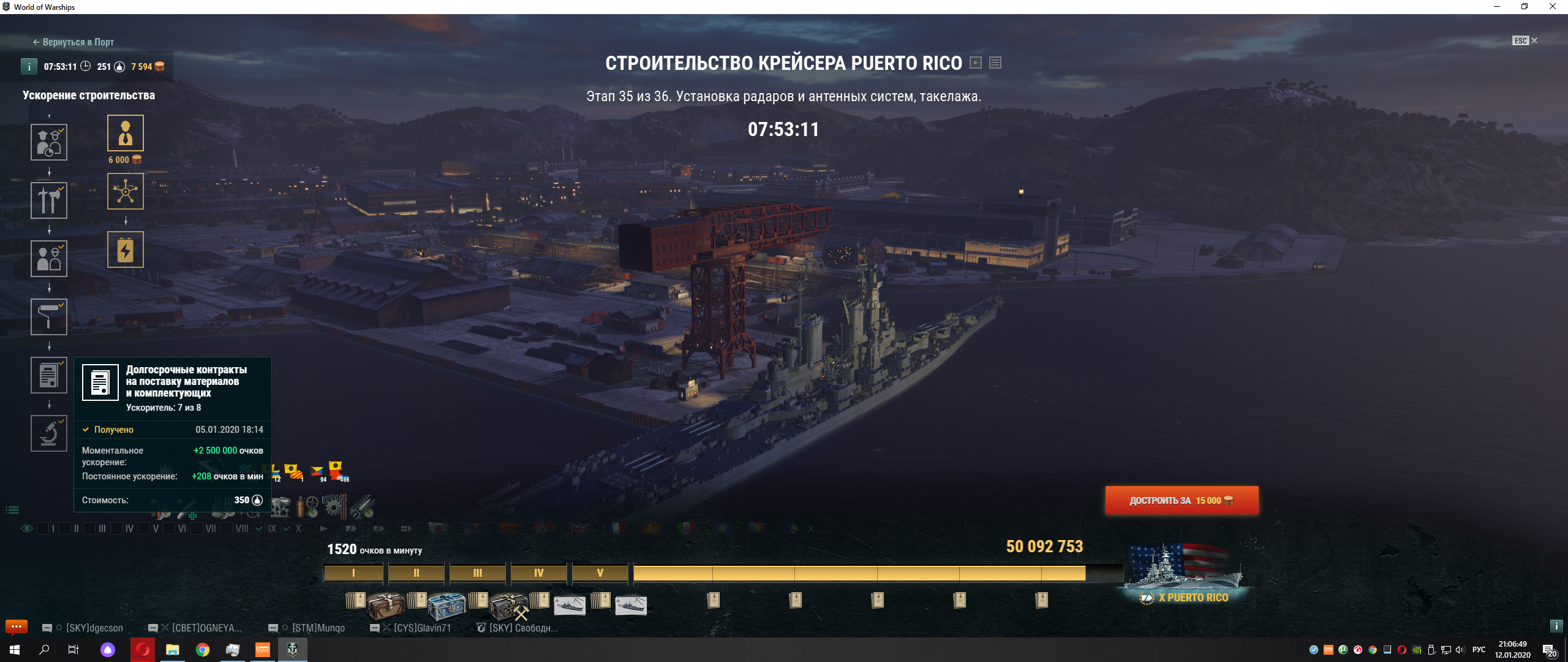Select stage V on the progress bar
The width and height of the screenshot is (1568, 662).
point(600,573)
